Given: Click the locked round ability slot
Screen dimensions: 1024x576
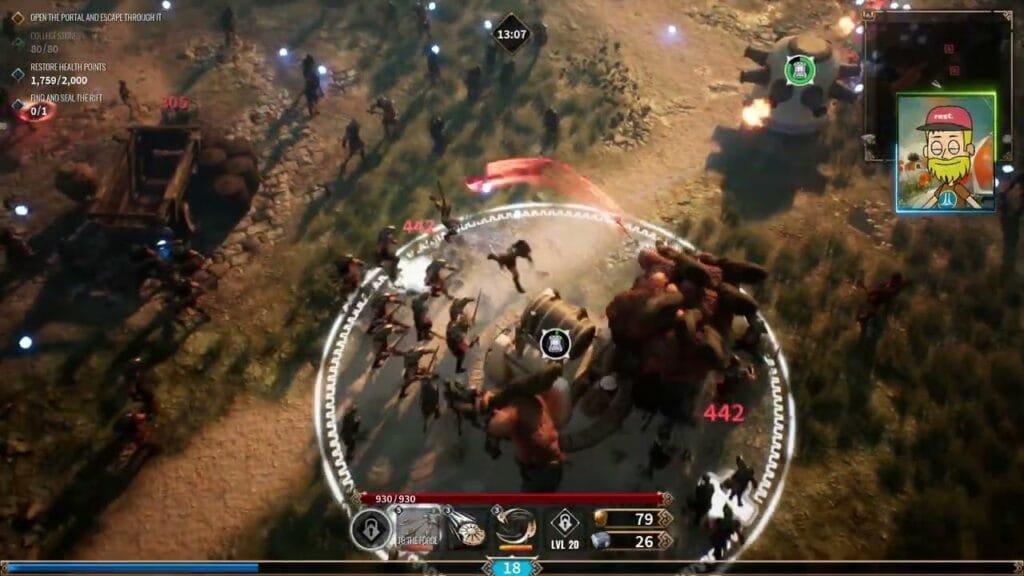Looking at the screenshot, I should click(370, 529).
